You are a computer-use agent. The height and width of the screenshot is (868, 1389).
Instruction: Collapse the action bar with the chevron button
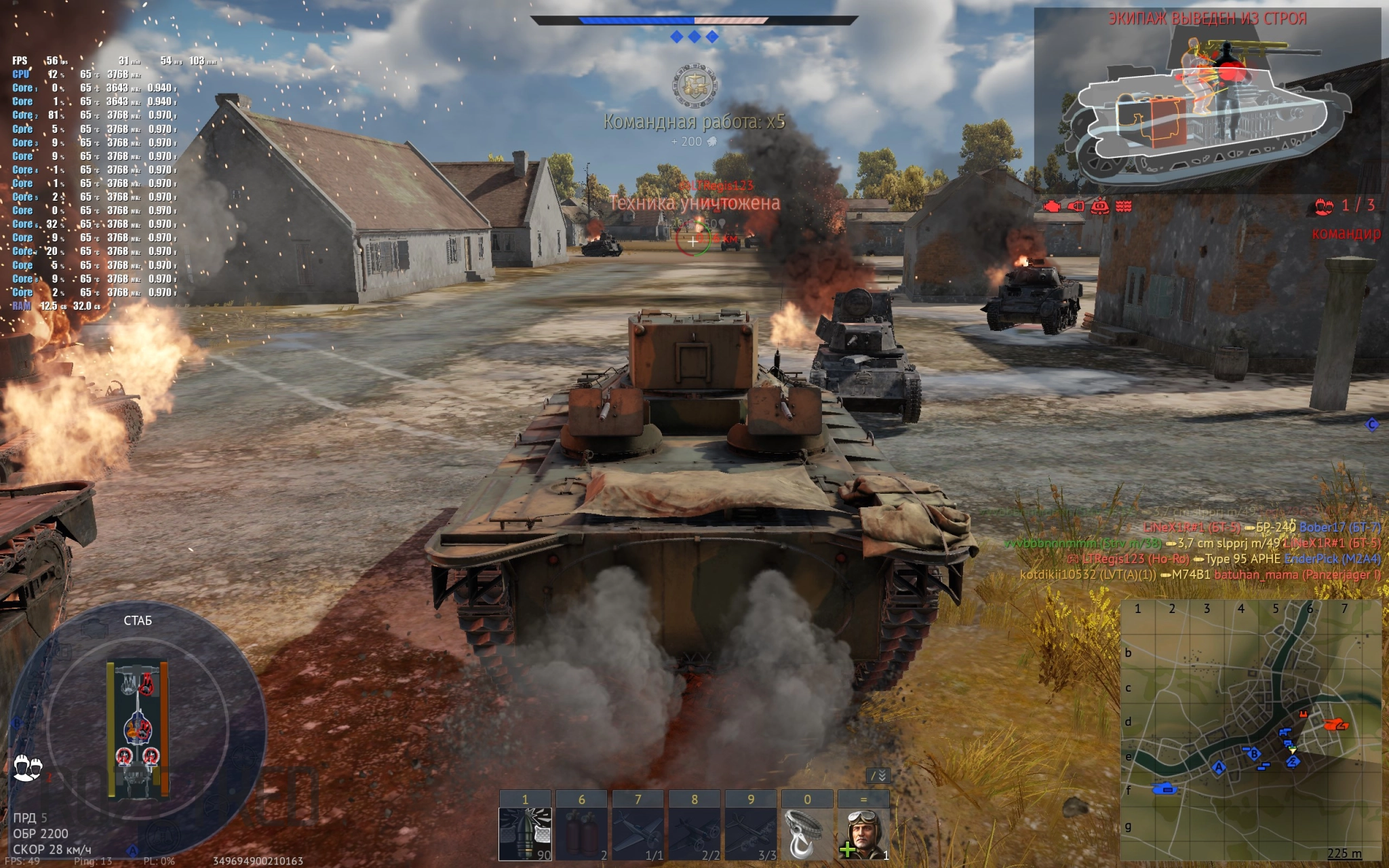pos(878,775)
